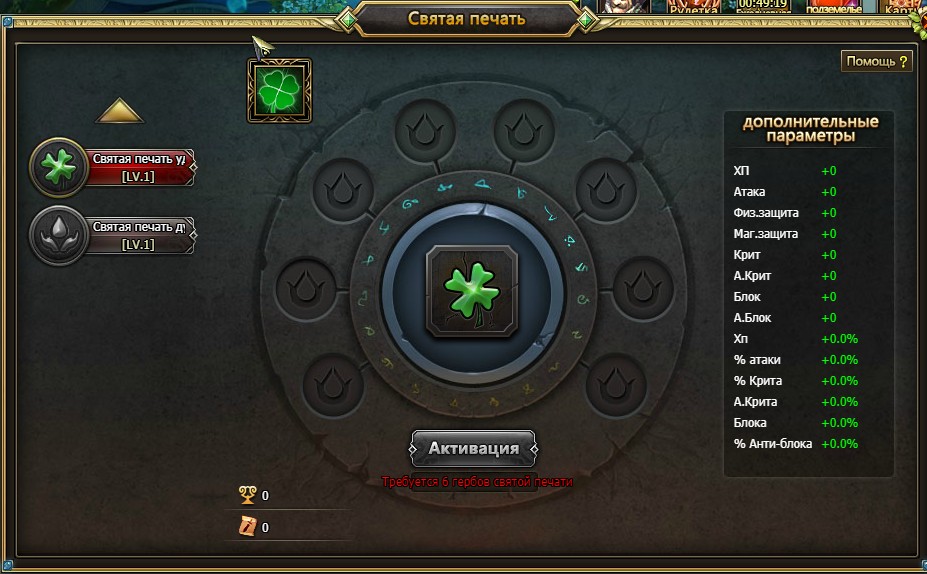Viewport: 927px width, 574px height.
Task: Open the Помощь help button
Action: click(877, 61)
